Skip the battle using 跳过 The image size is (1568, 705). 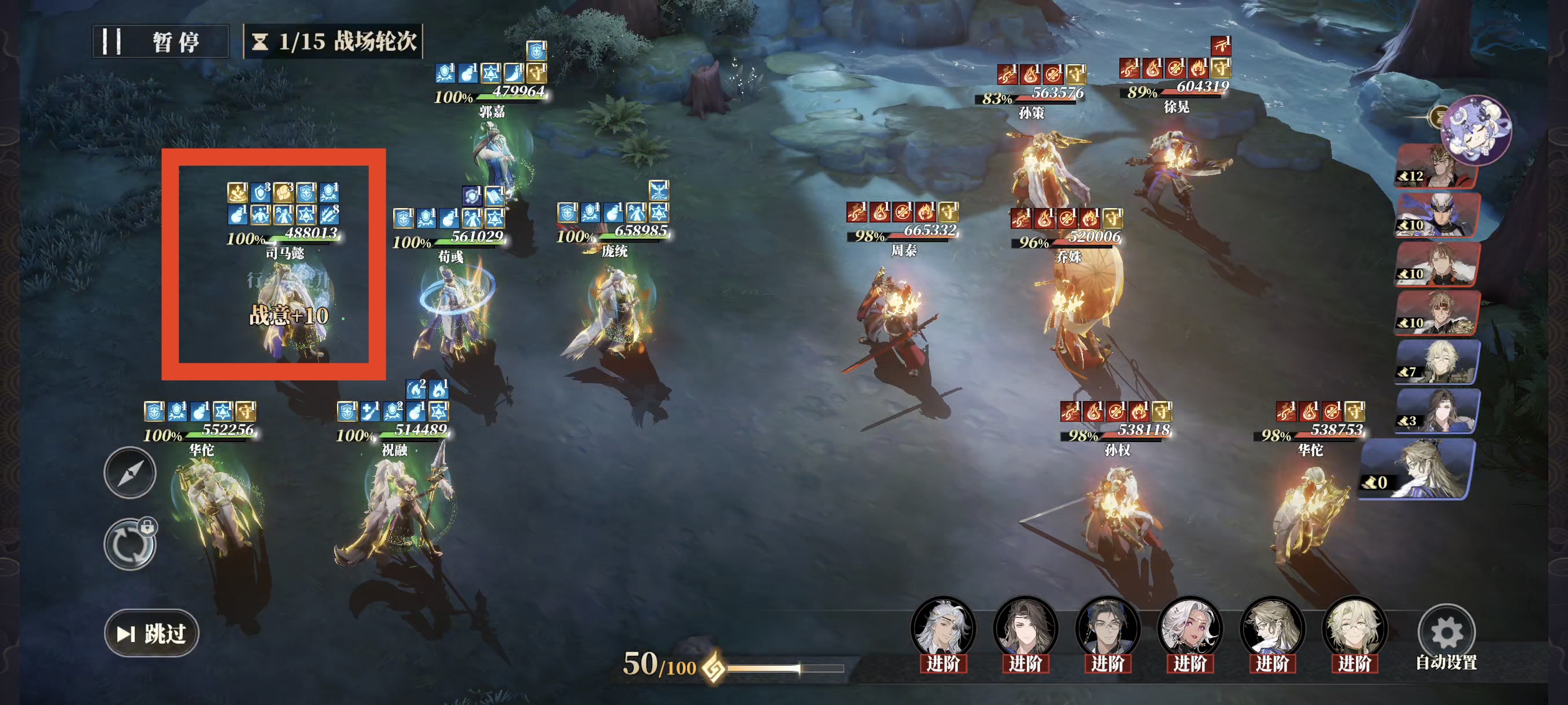tap(151, 633)
